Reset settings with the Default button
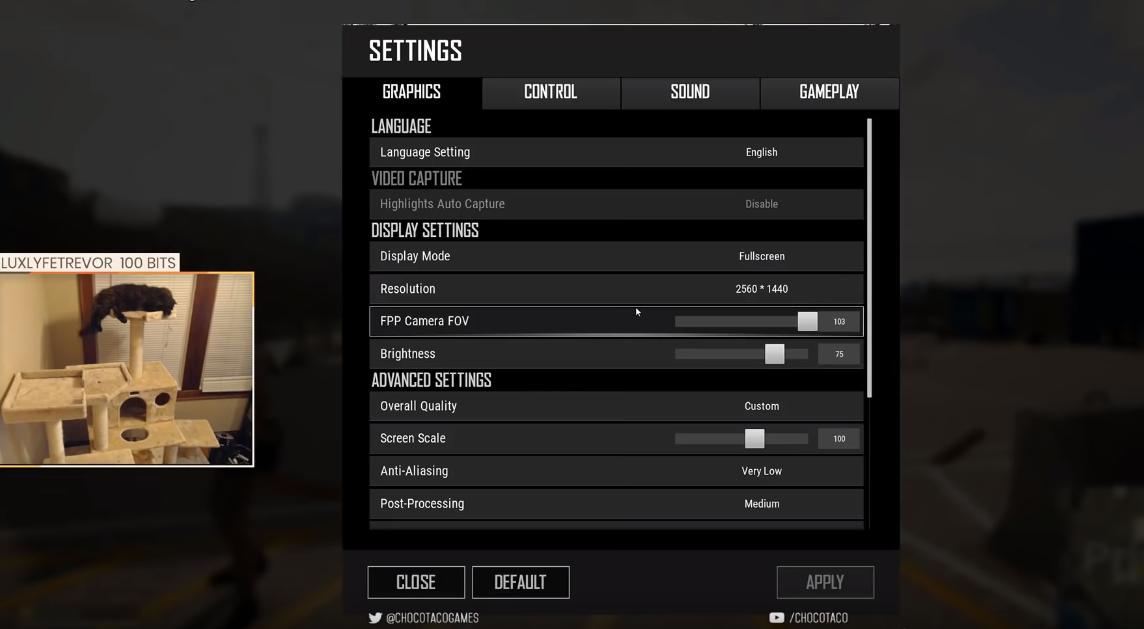Screen dimensions: 1144x629 (520, 582)
